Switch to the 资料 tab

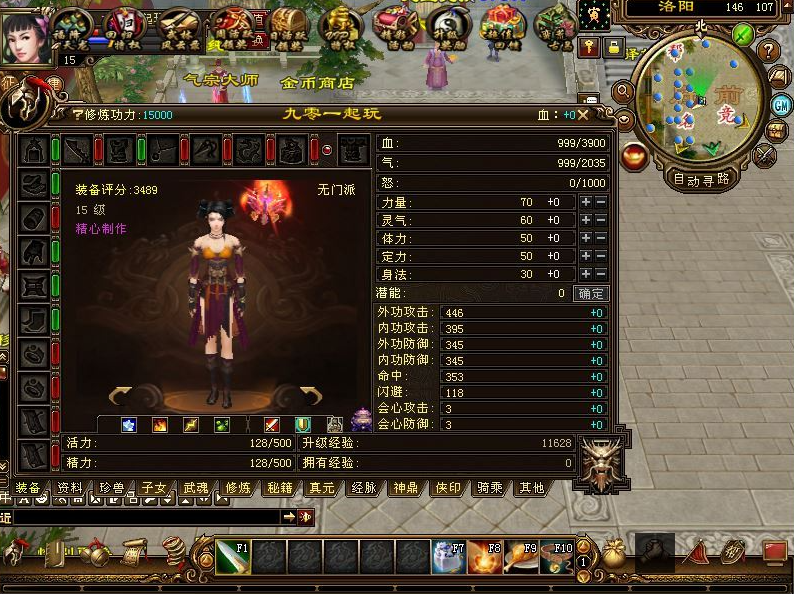click(70, 488)
